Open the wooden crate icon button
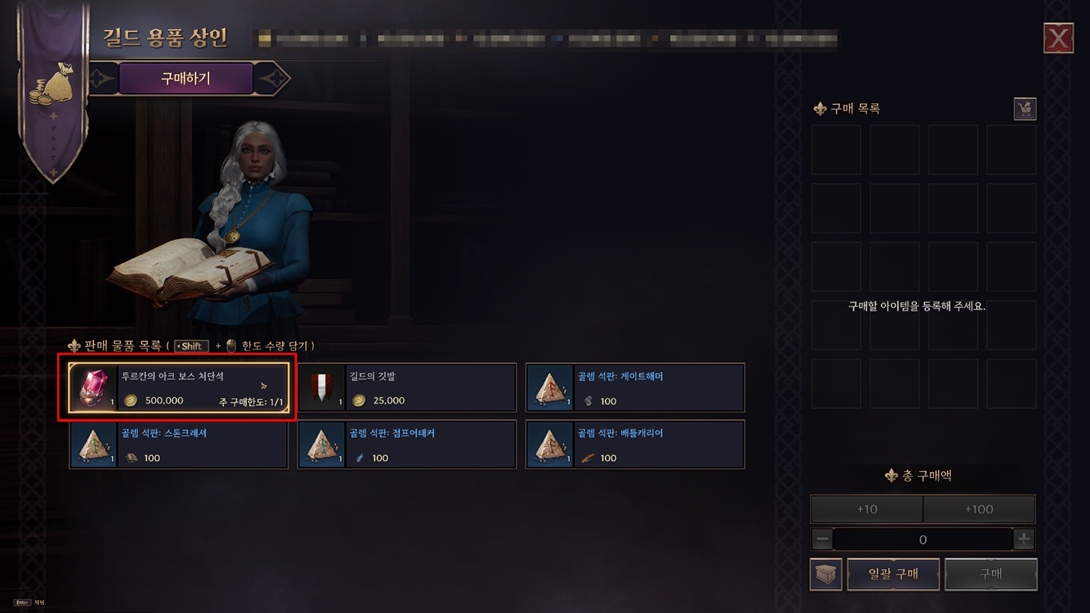The image size is (1090, 613). click(x=826, y=575)
